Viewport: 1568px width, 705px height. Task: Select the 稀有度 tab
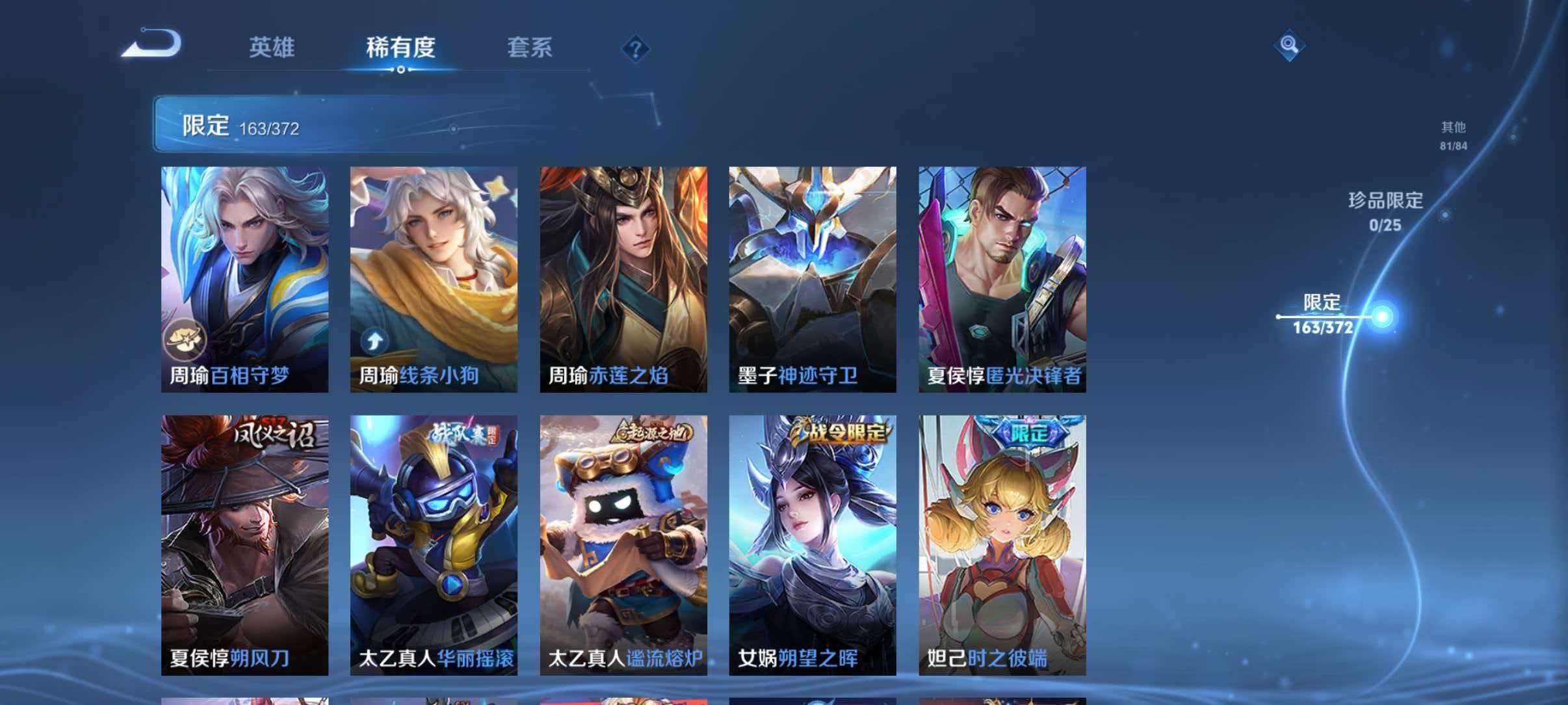(401, 47)
